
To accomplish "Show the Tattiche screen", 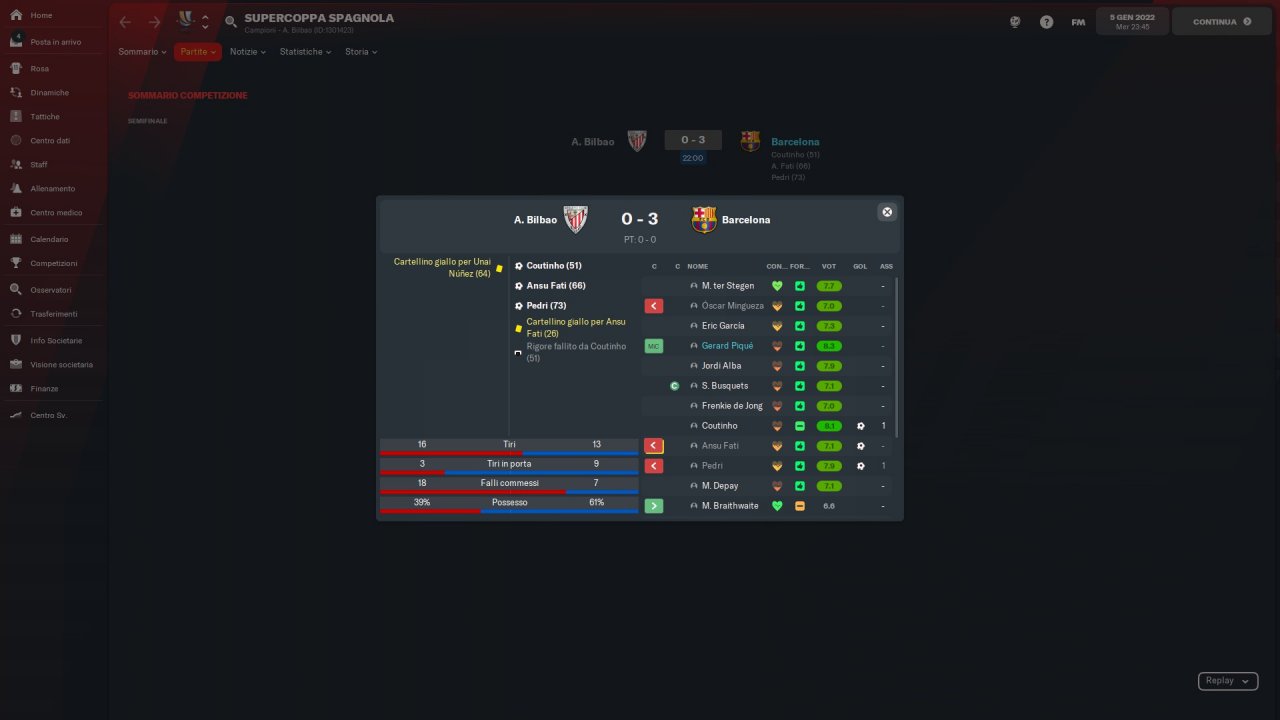I will pos(45,117).
